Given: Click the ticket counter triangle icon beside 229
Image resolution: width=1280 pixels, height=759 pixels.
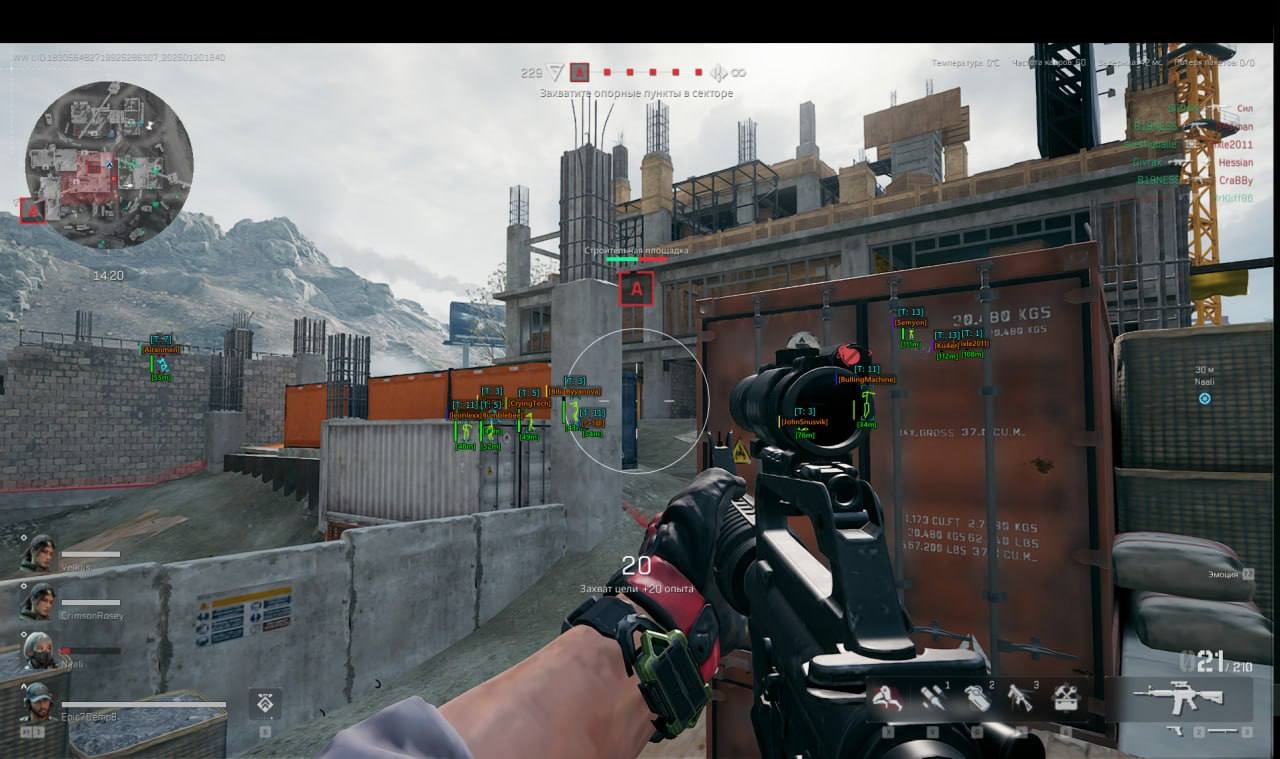Looking at the screenshot, I should pos(553,71).
